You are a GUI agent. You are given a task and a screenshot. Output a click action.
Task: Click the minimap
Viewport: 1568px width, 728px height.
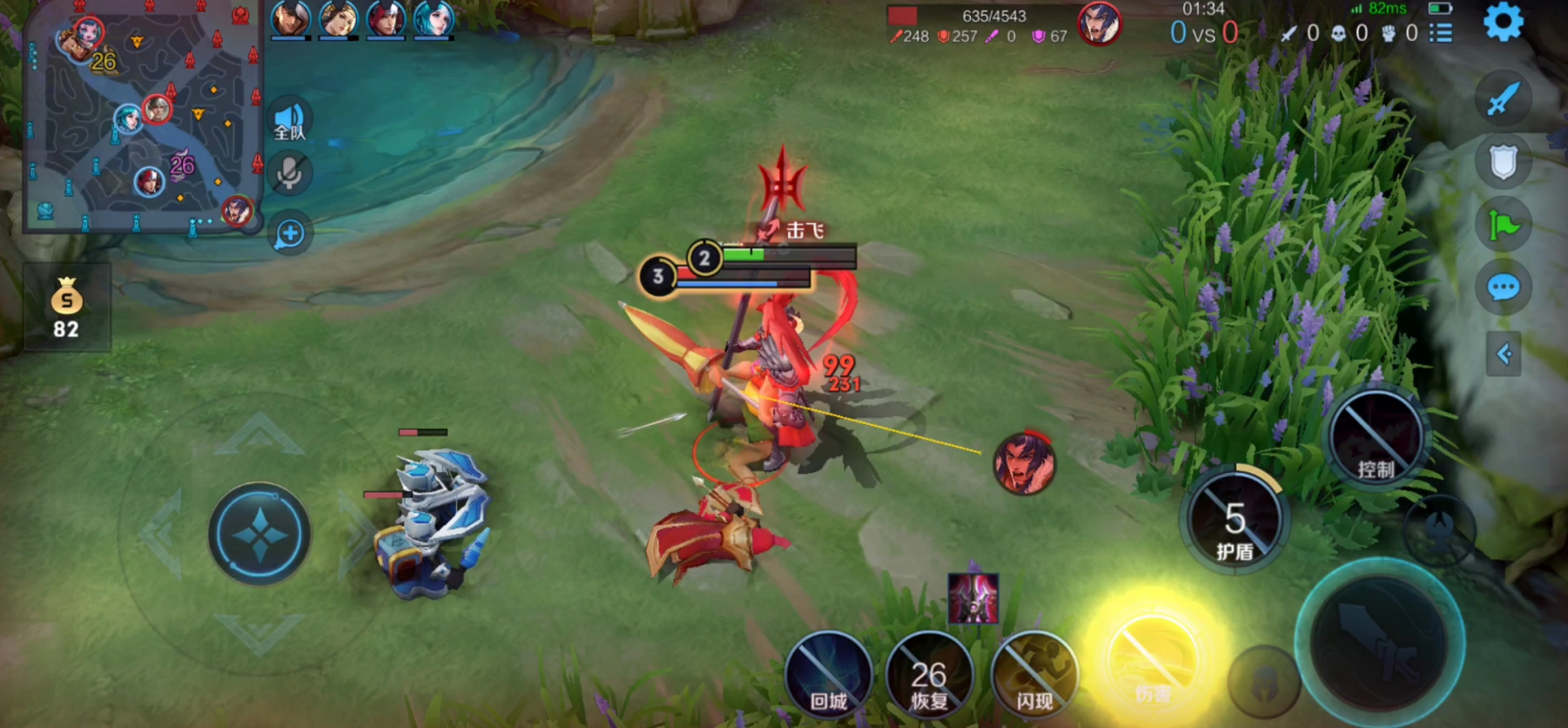[x=144, y=118]
